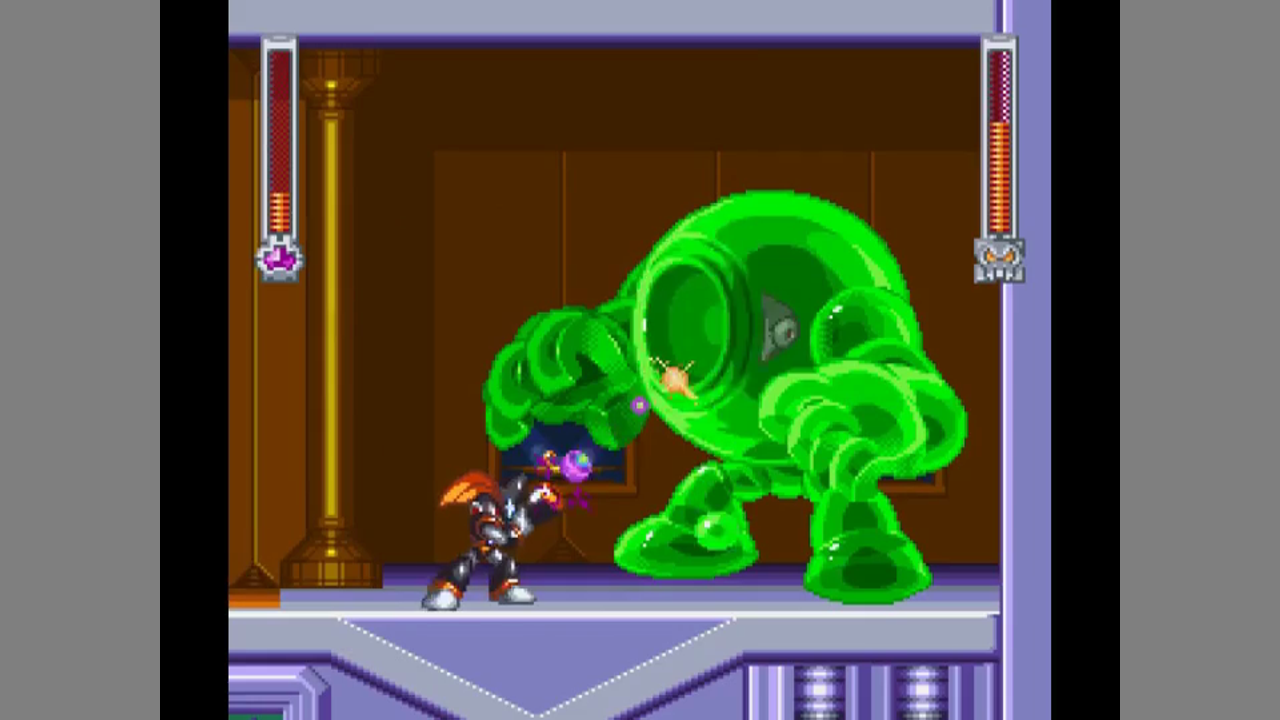Viewport: 1280px width, 720px height.
Task: Click the boss skull icon under the boss bar
Action: click(999, 260)
